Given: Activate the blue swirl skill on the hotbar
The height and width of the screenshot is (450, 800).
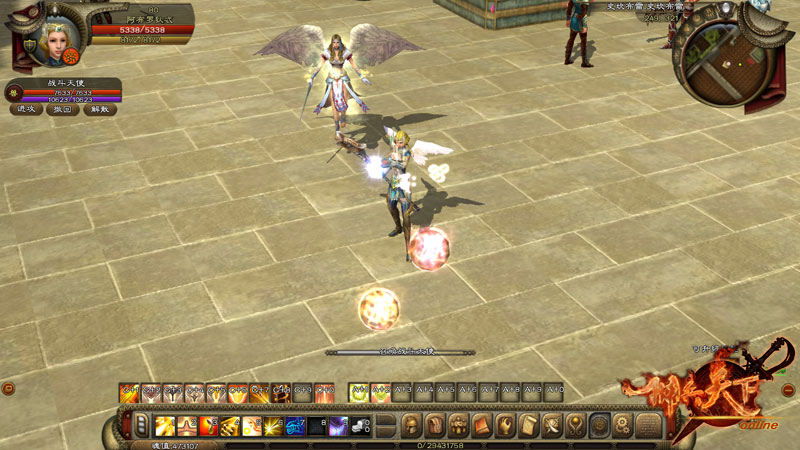Looking at the screenshot, I should coord(296,427).
